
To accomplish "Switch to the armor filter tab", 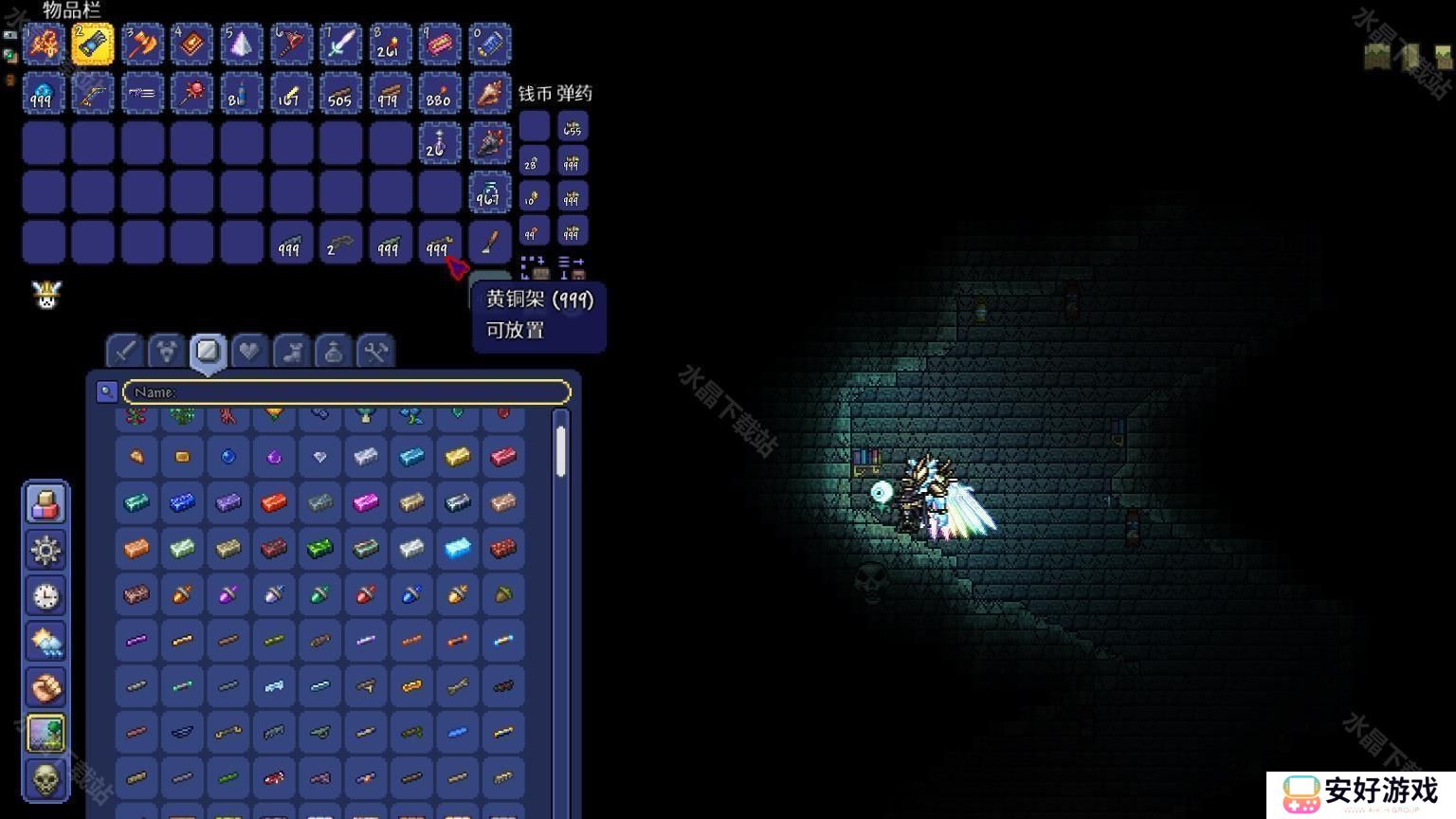I will [x=167, y=352].
